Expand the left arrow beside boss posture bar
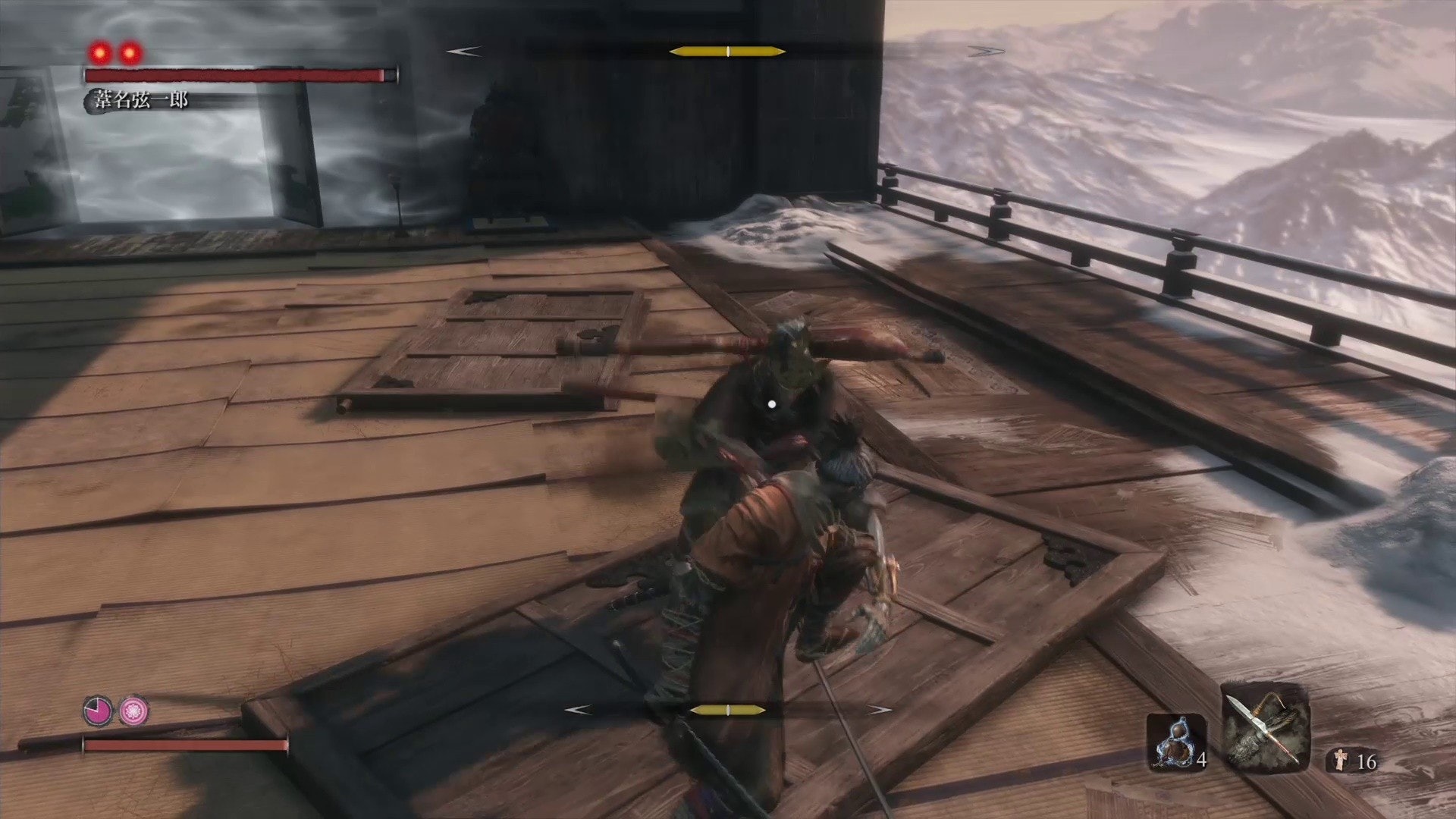The image size is (1456, 819). 463,52
